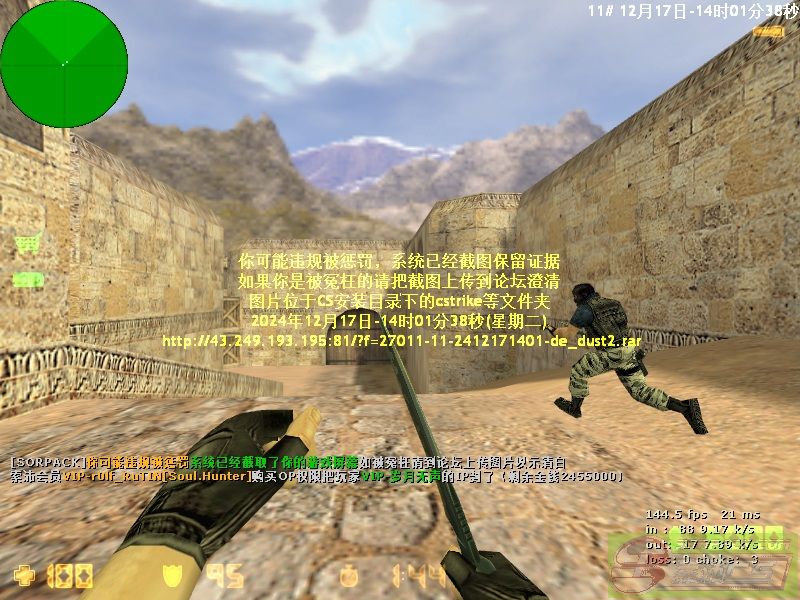The width and height of the screenshot is (800, 600).
Task: Click the server logo watermark
Action: 703,565
